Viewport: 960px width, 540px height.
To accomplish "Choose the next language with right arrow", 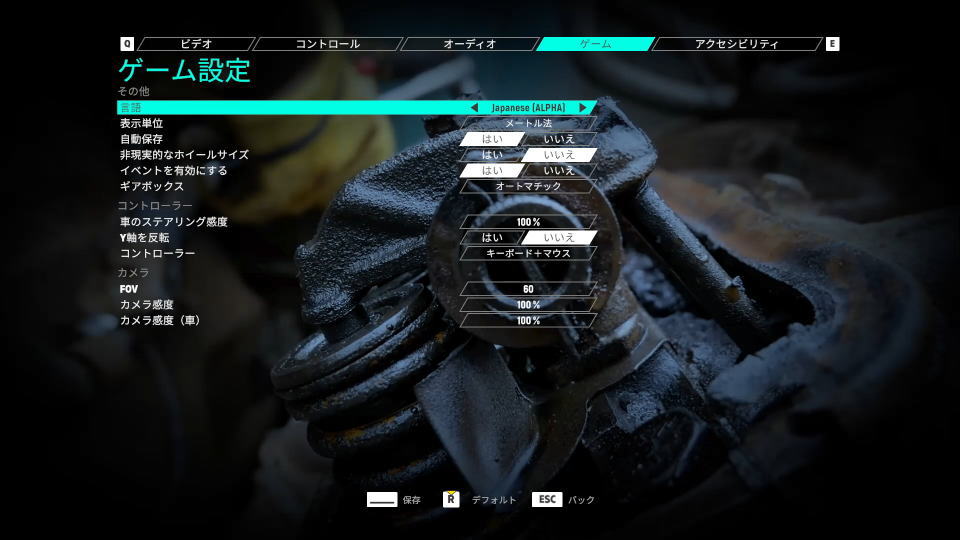I will [583, 107].
